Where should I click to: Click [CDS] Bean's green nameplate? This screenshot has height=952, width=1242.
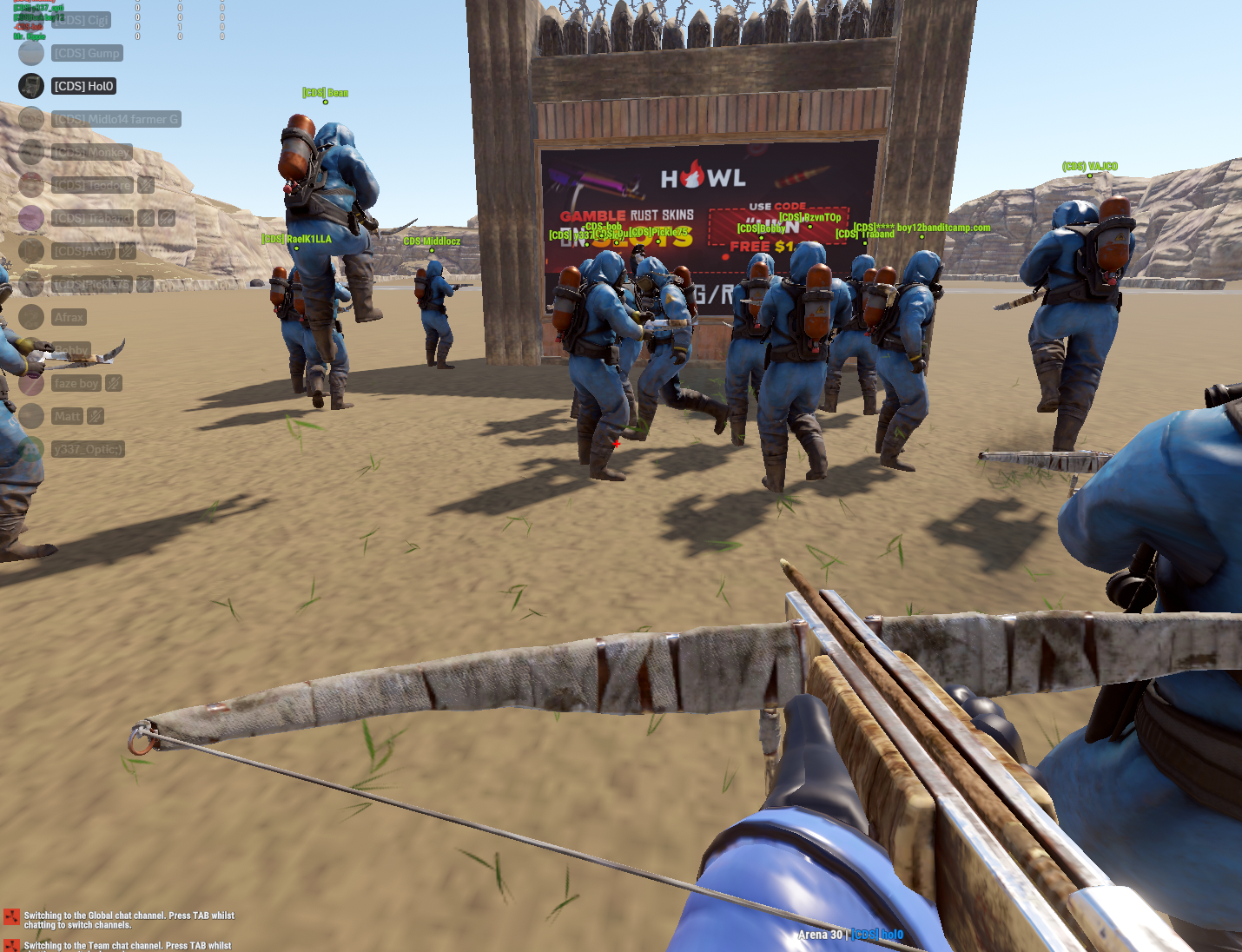326,93
